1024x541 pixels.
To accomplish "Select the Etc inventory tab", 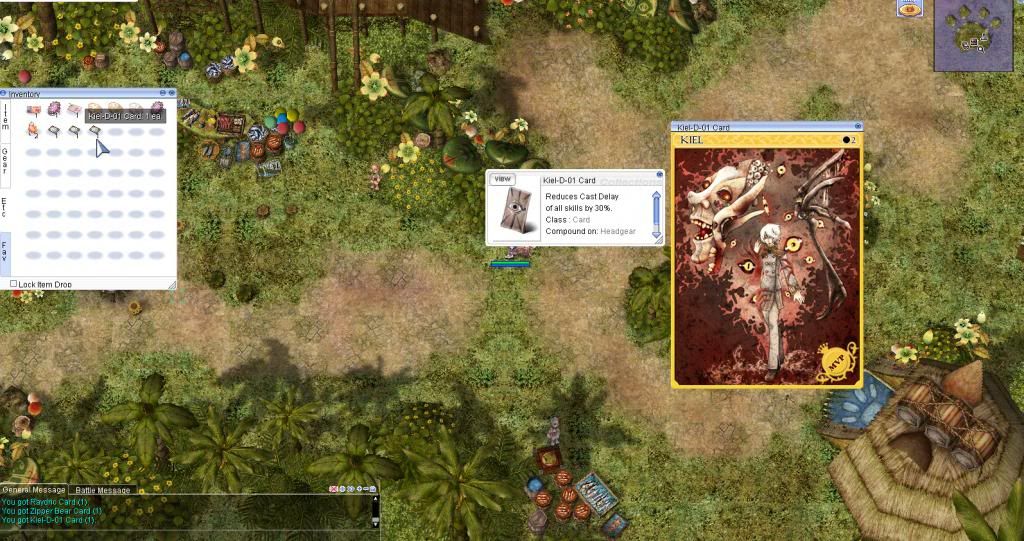I will click(x=5, y=207).
